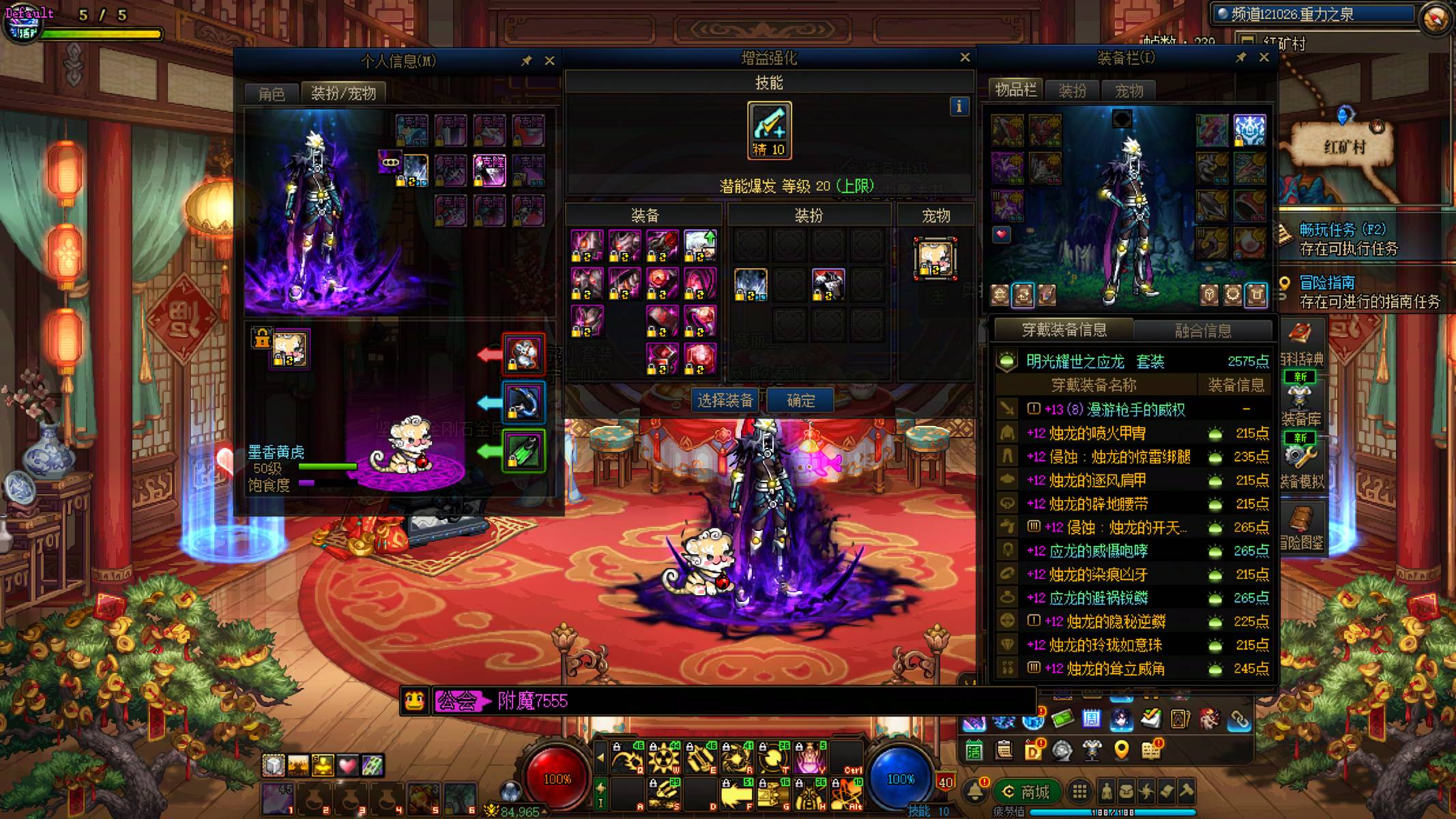Image resolution: width=1456 pixels, height=819 pixels.
Task: Open the 商城 shop
Action: [1026, 792]
